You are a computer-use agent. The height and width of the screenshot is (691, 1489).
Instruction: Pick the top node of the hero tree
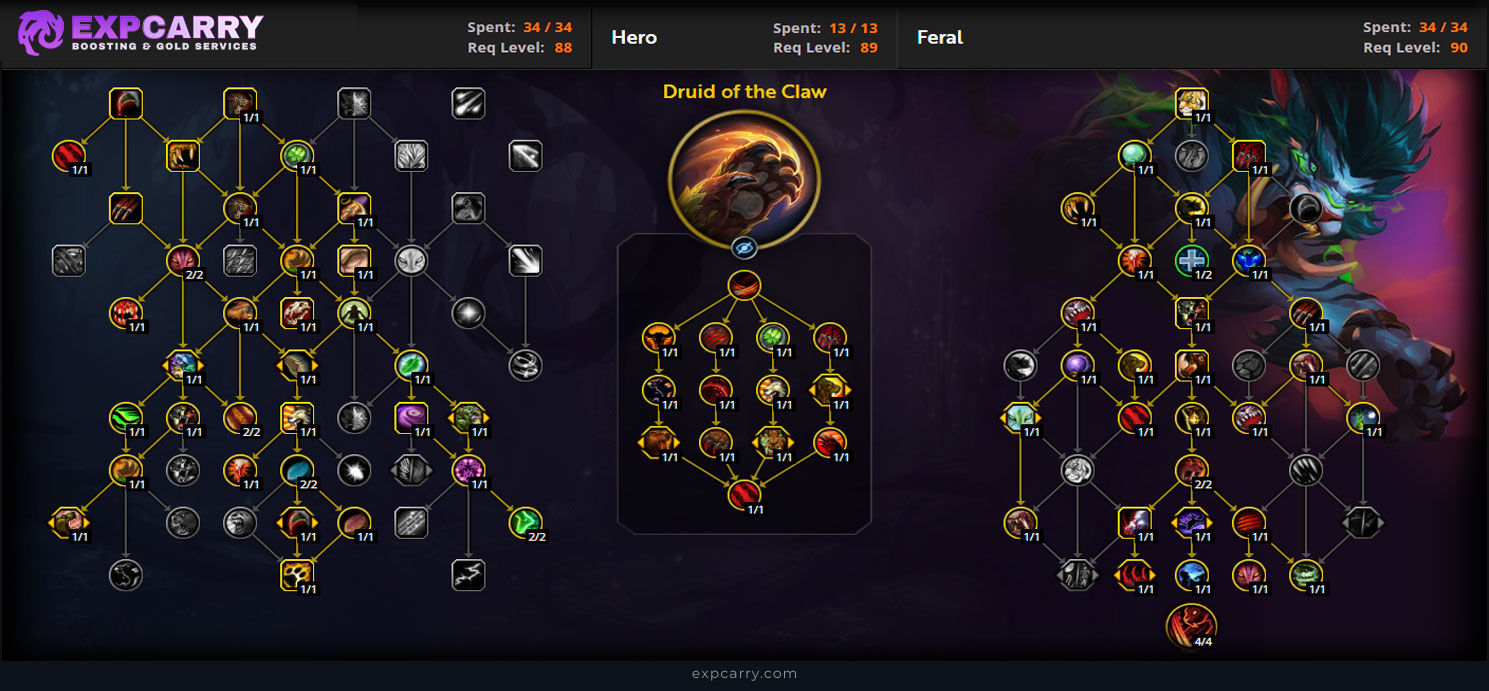744,285
